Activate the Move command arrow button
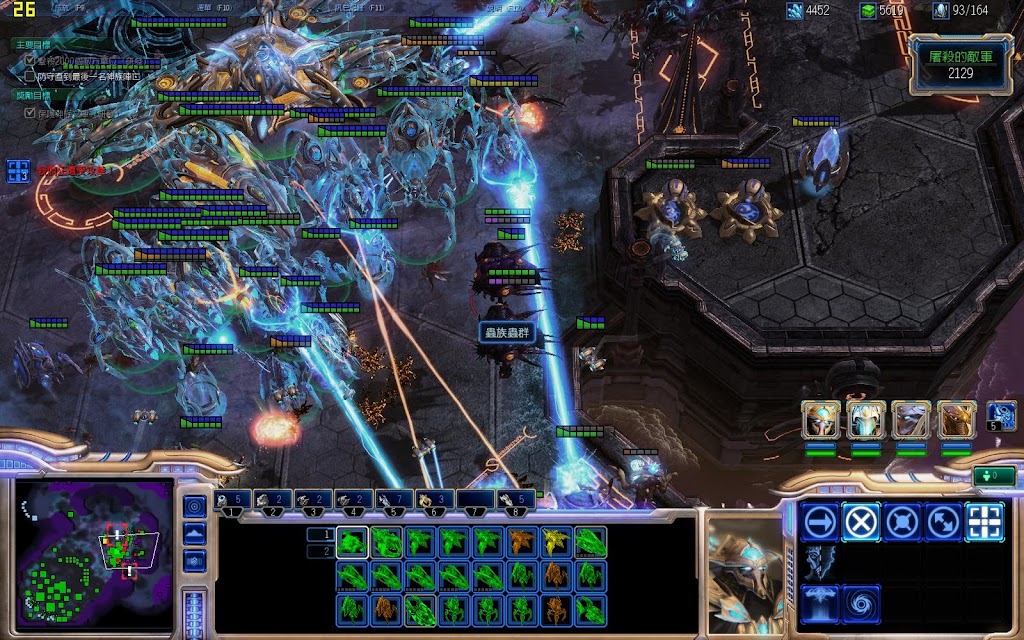The image size is (1024, 640). click(819, 521)
